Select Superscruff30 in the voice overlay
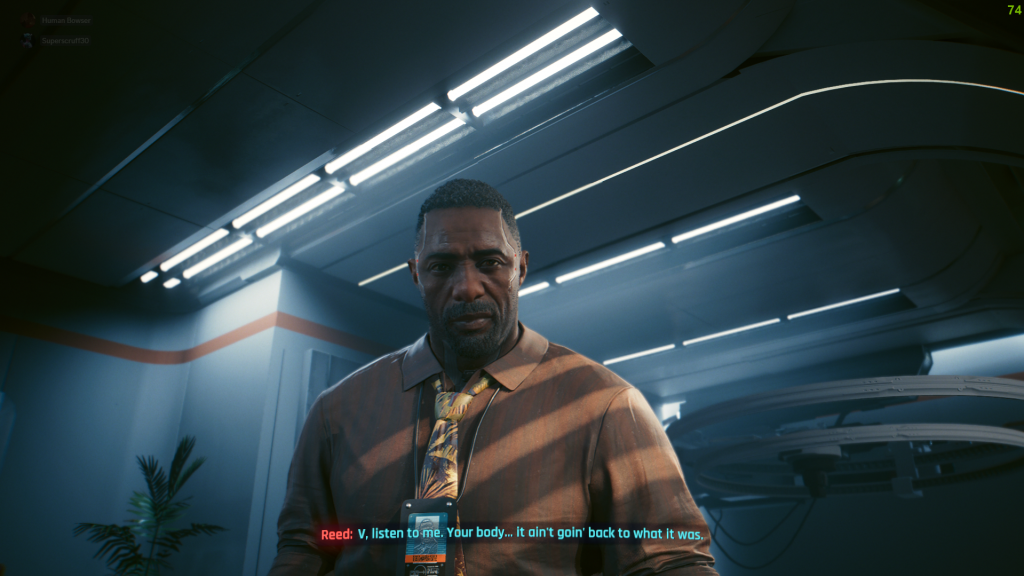This screenshot has width=1024, height=576. [63, 41]
